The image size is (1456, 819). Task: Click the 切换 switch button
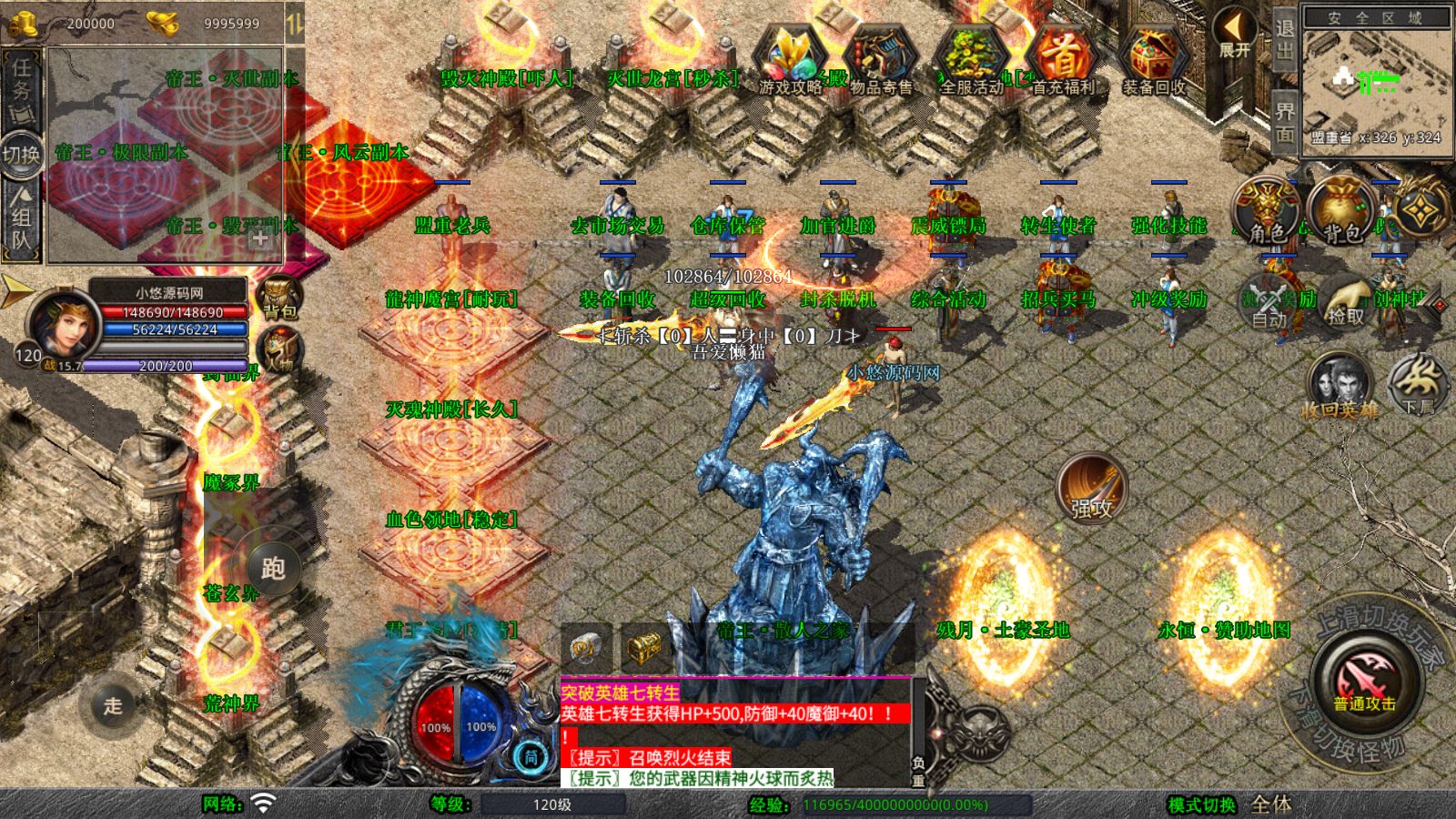pyautogui.click(x=21, y=154)
